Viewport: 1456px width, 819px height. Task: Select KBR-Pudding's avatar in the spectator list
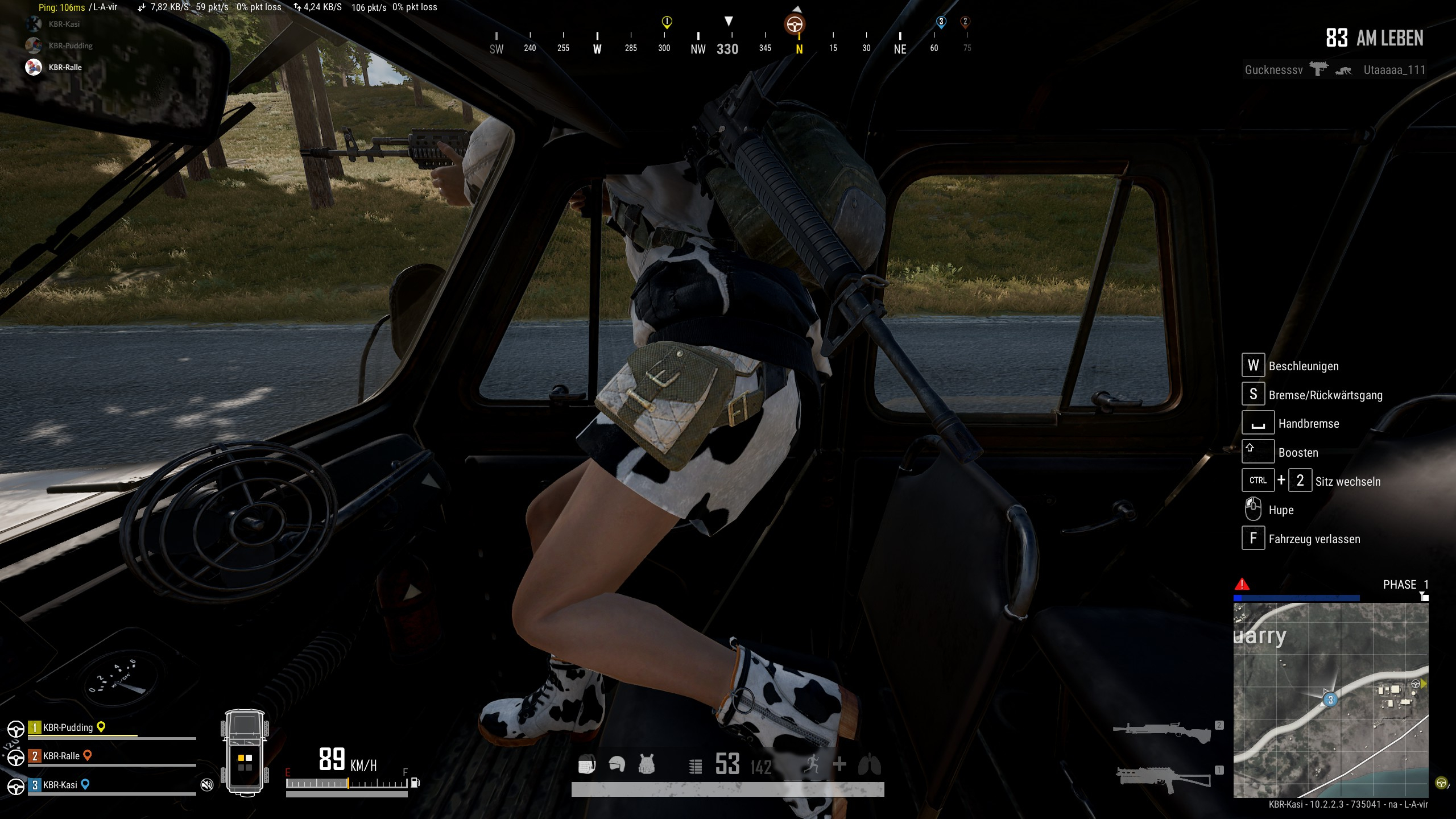34,45
